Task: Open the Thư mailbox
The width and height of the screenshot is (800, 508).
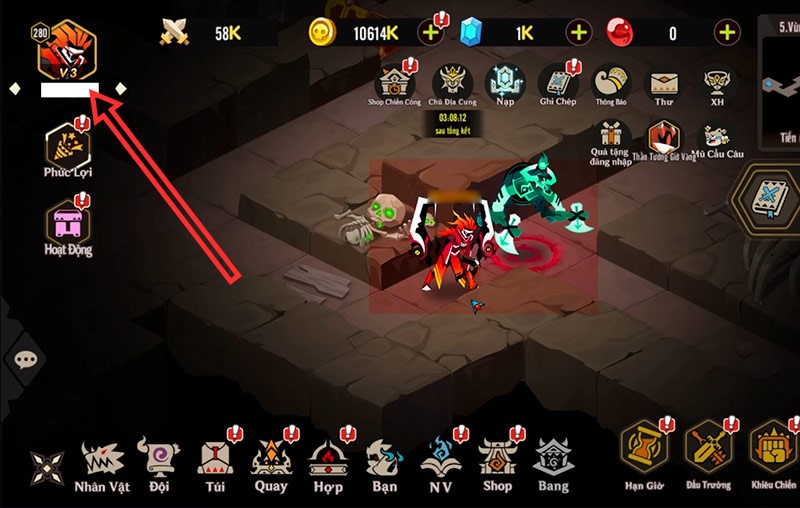Action: (661, 83)
